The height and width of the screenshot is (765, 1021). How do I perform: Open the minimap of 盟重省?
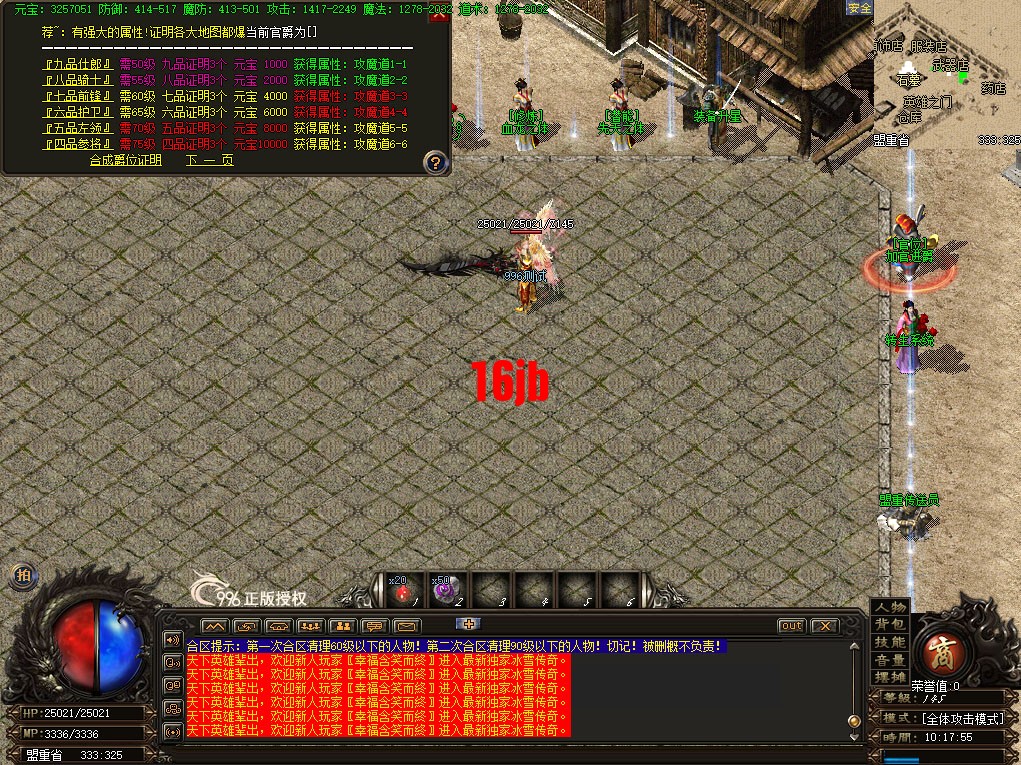click(x=947, y=75)
